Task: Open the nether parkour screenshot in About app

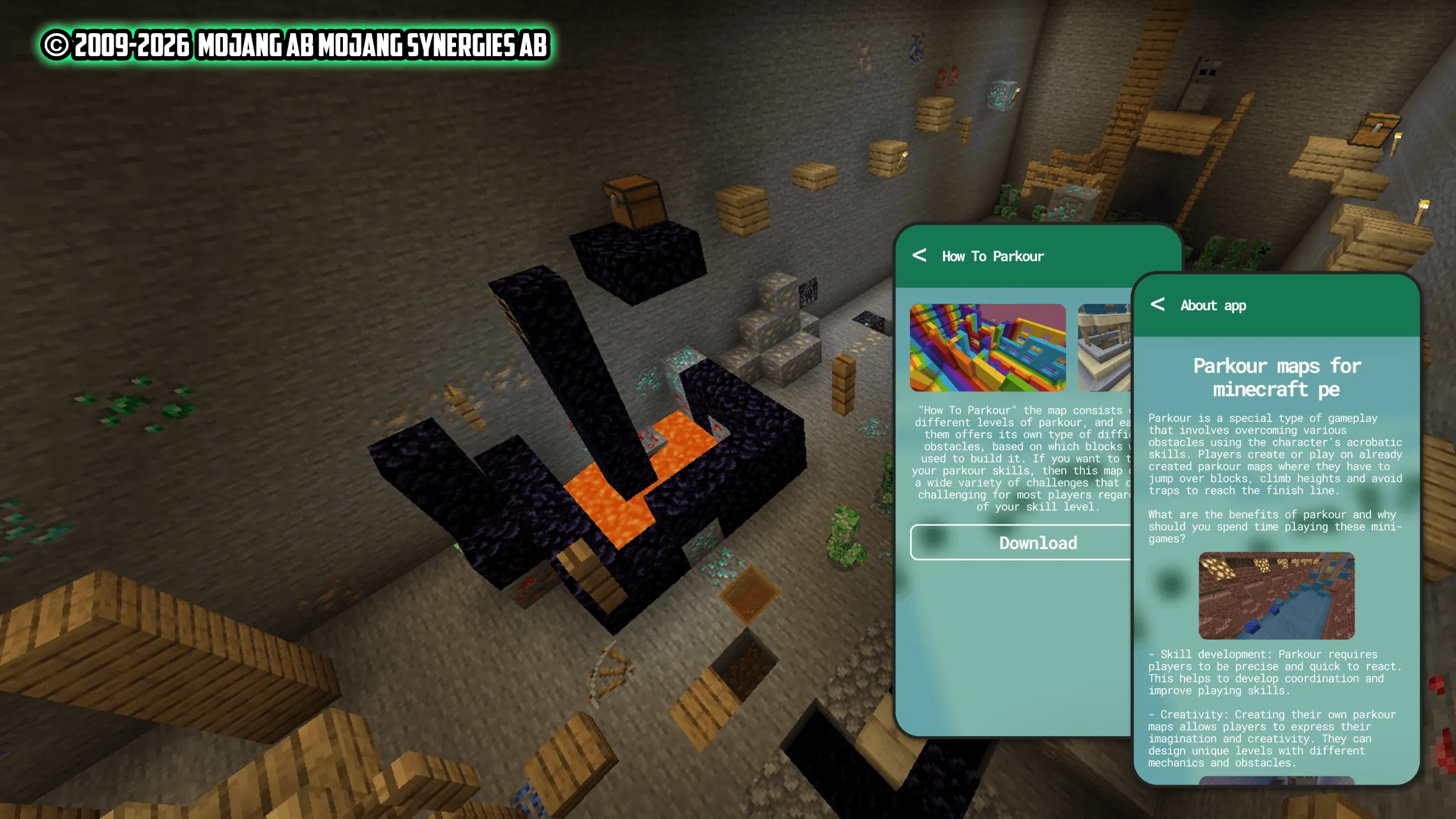Action: tap(1276, 595)
